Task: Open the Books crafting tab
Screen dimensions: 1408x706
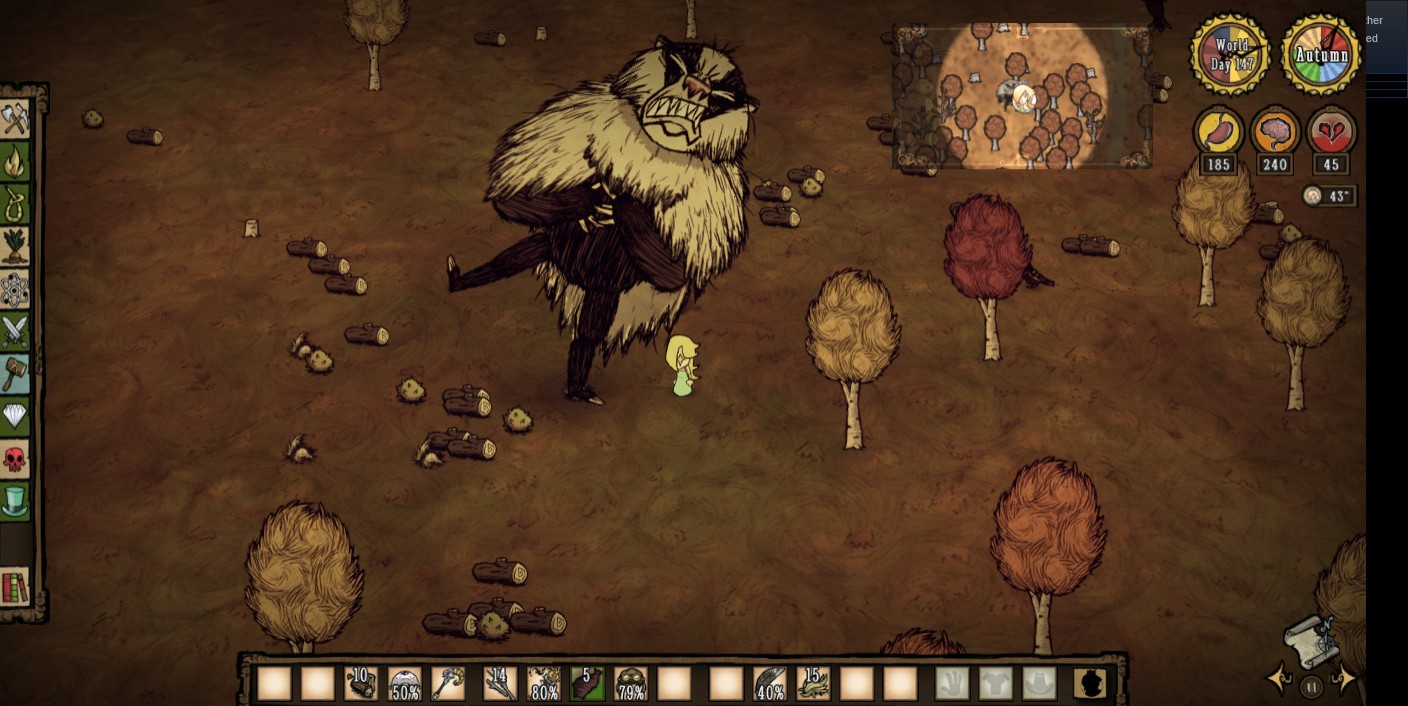Action: pos(15,588)
